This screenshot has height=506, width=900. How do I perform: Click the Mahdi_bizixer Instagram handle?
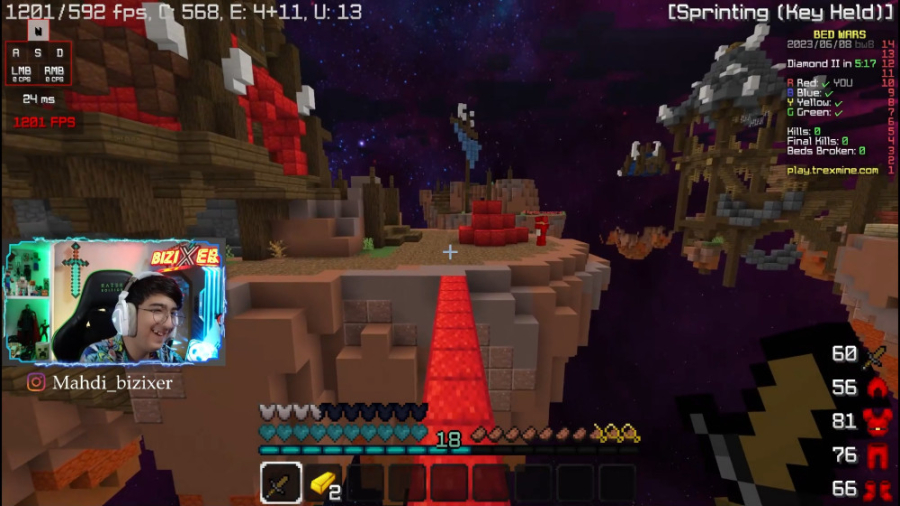point(100,382)
